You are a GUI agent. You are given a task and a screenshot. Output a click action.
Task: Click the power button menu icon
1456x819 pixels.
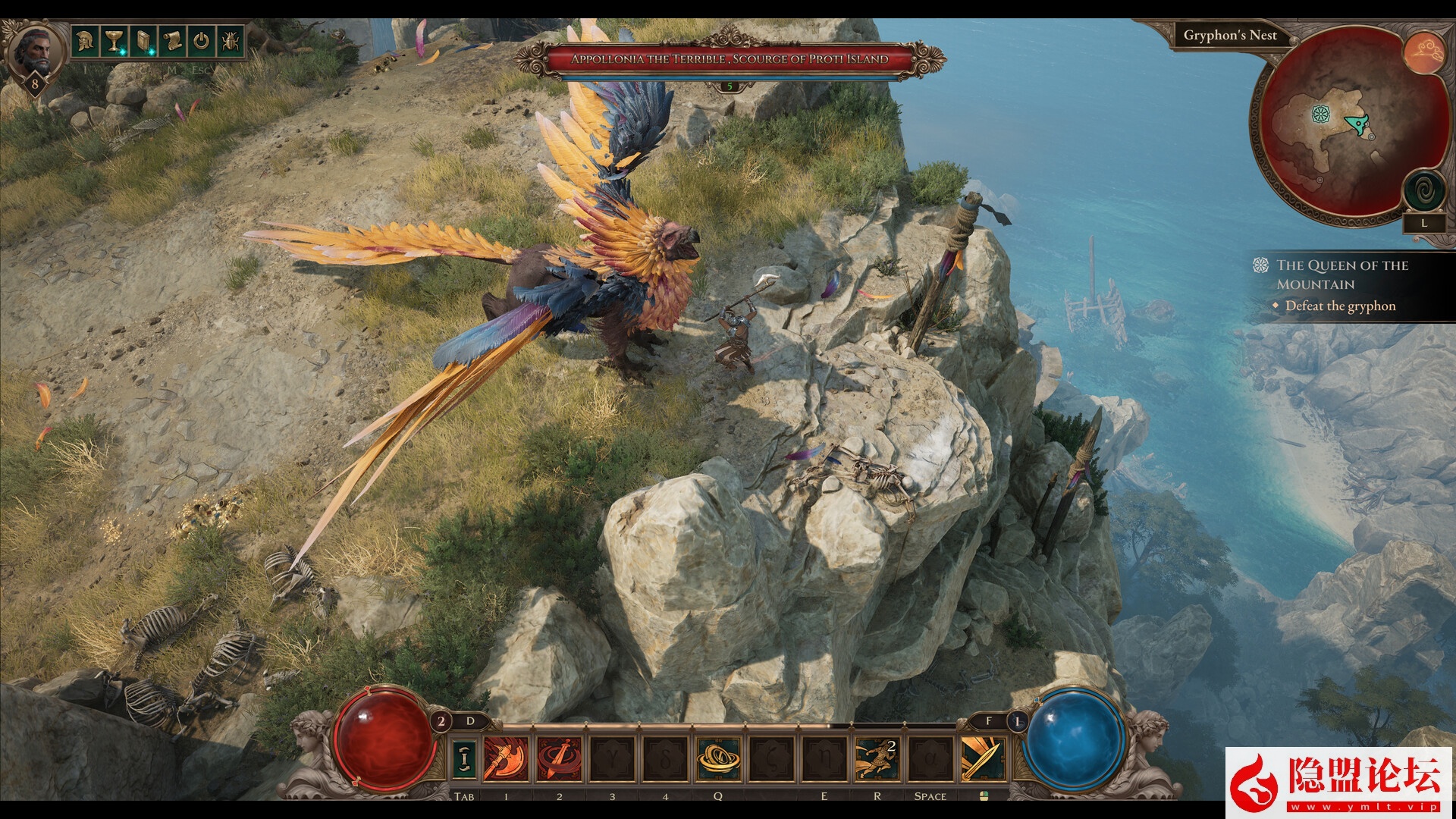pyautogui.click(x=201, y=40)
